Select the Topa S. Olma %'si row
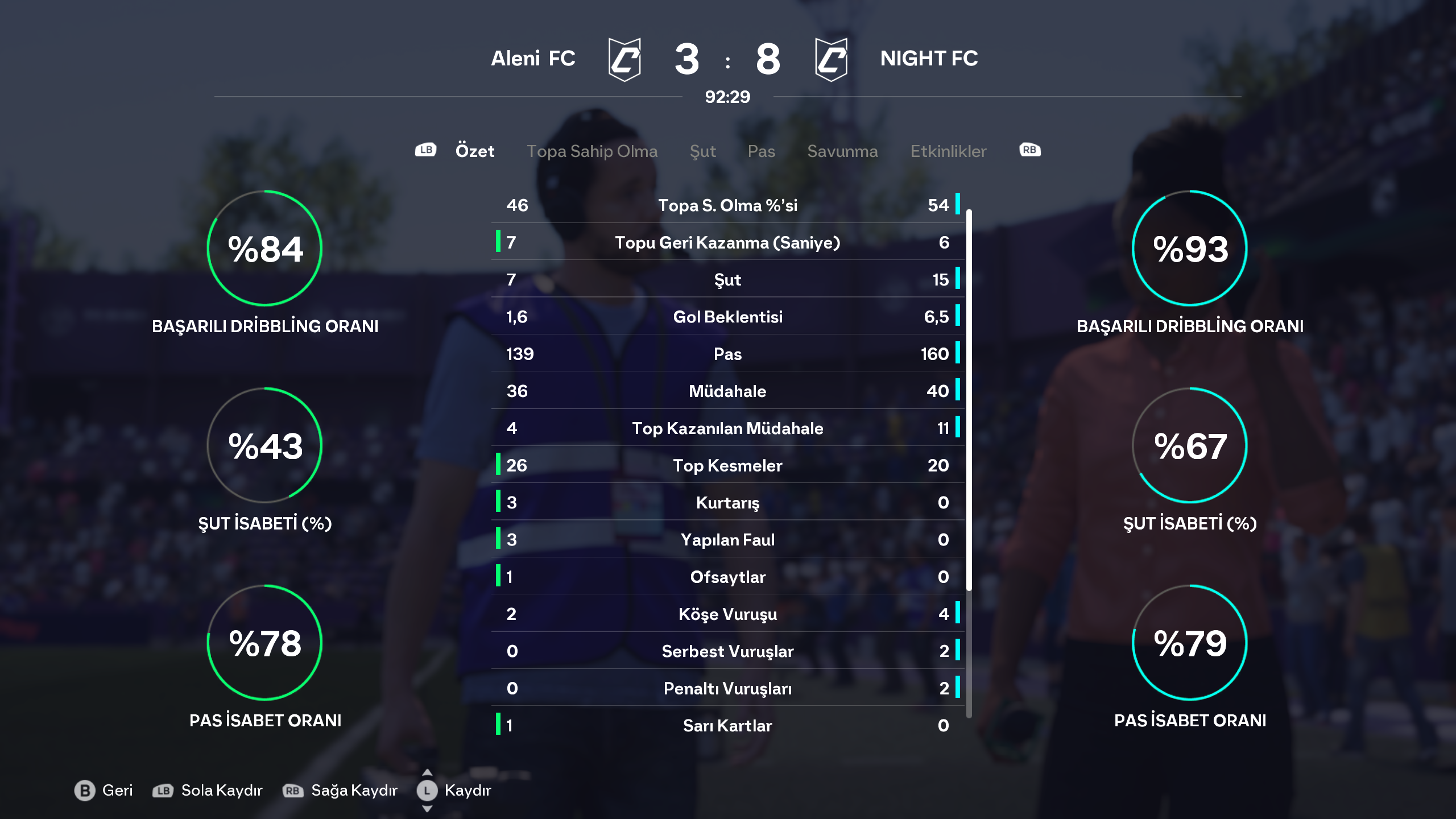This screenshot has width=1456, height=819. (727, 205)
